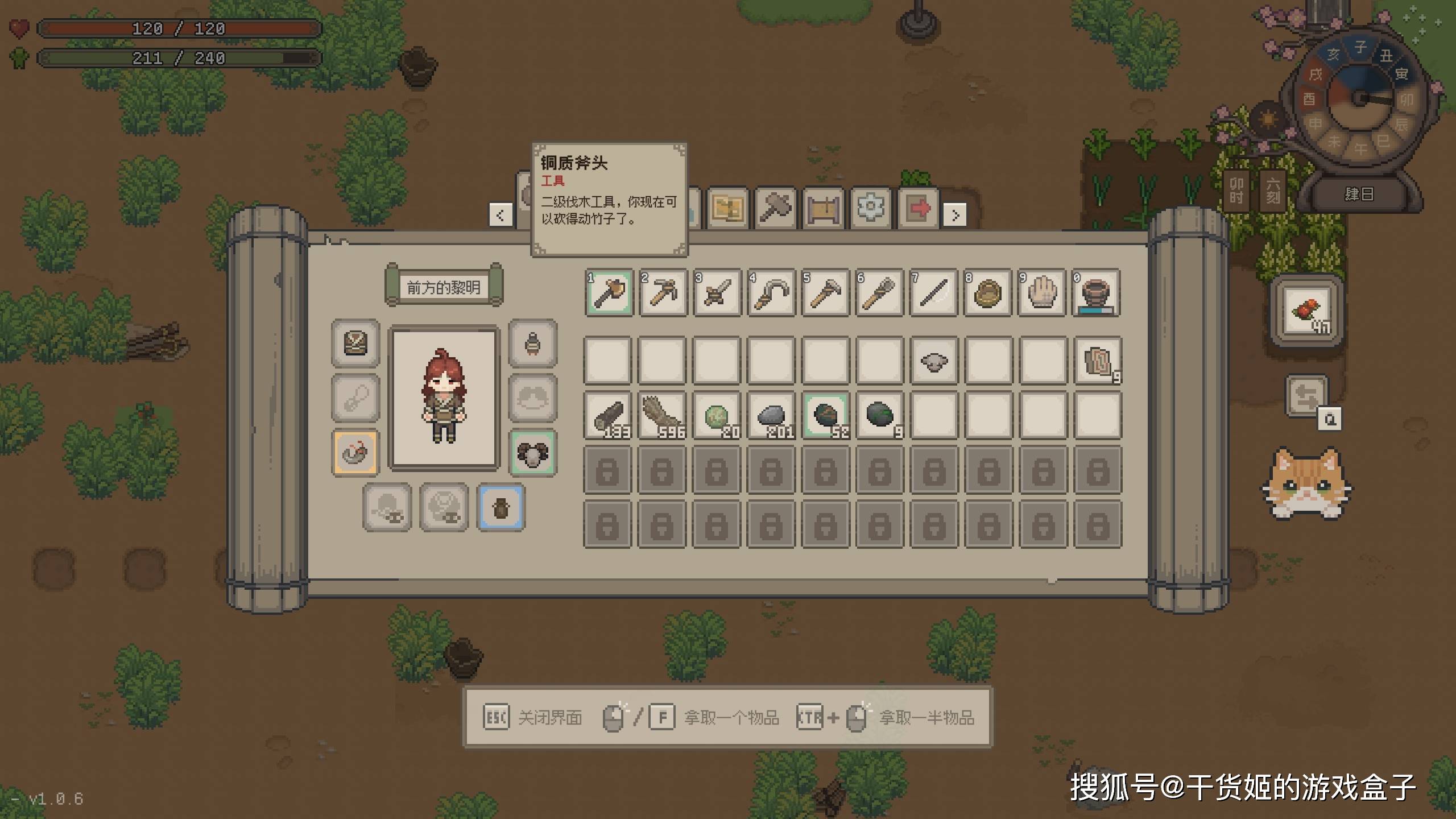Screen dimensions: 1456x819
Task: Click the swap arrows button near Q
Action: 1306,396
